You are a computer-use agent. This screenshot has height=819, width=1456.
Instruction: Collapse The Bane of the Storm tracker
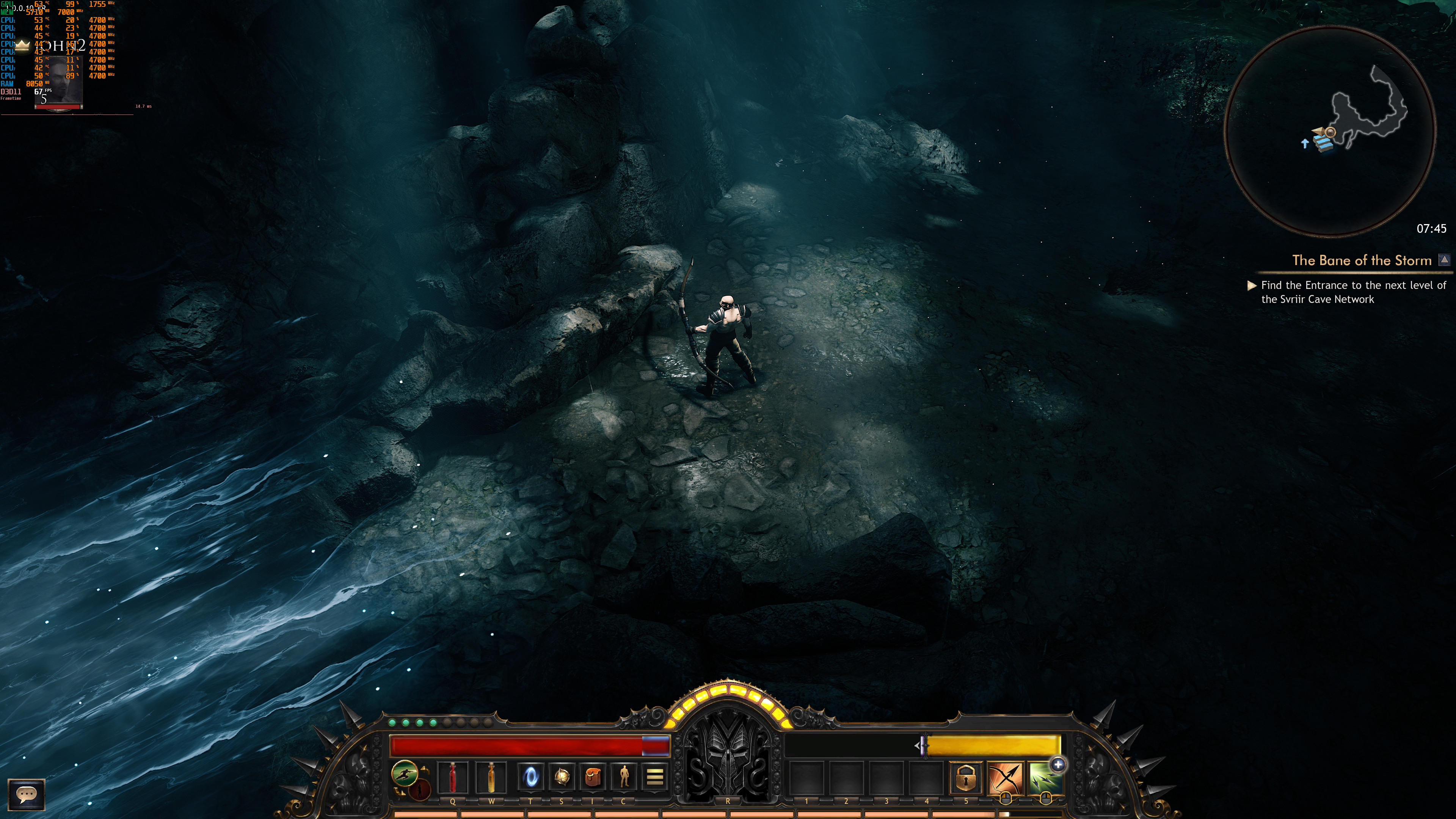pyautogui.click(x=1444, y=260)
